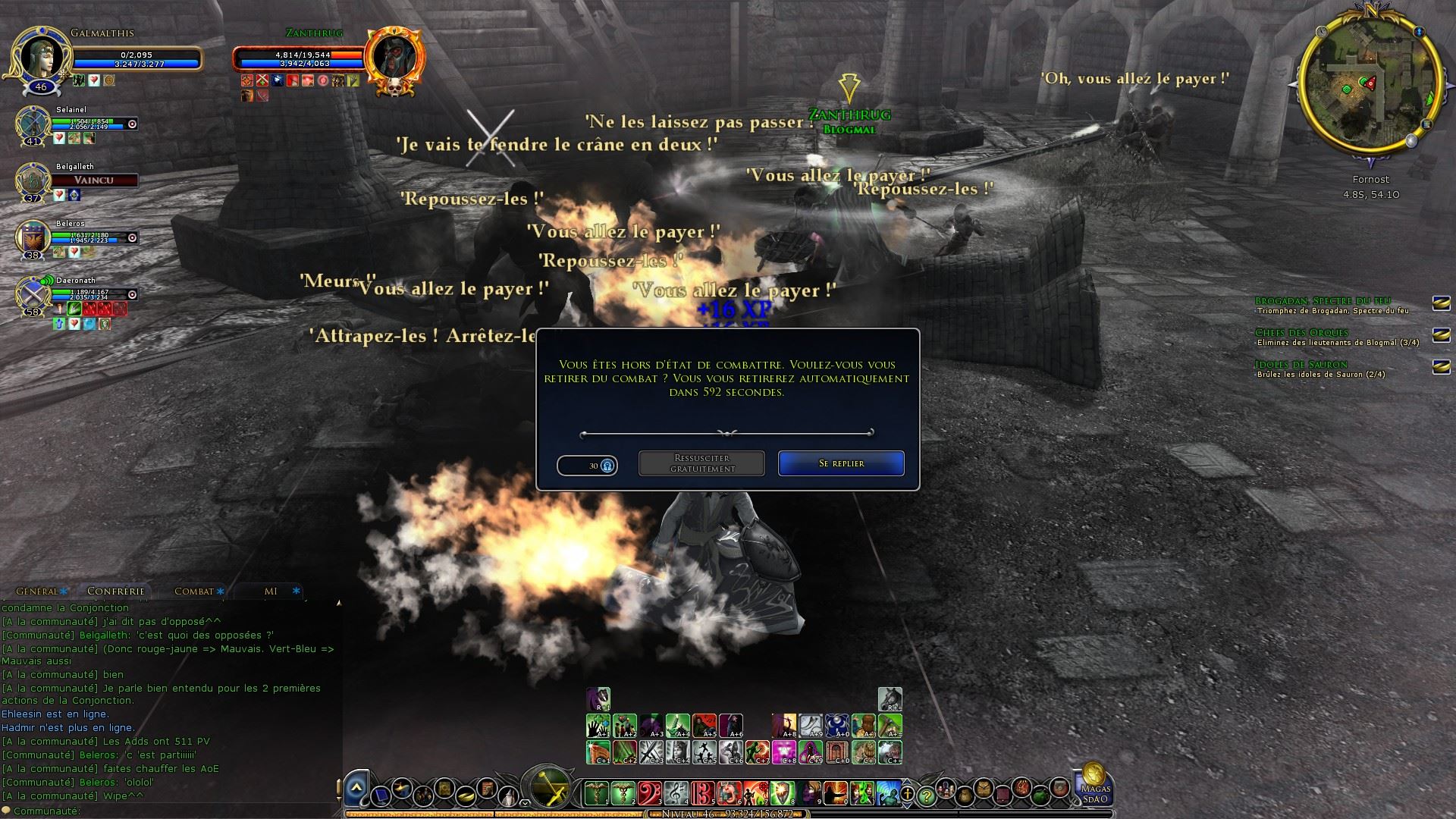Click the 30-point paid revive button
The width and height of the screenshot is (1456, 819).
(587, 466)
